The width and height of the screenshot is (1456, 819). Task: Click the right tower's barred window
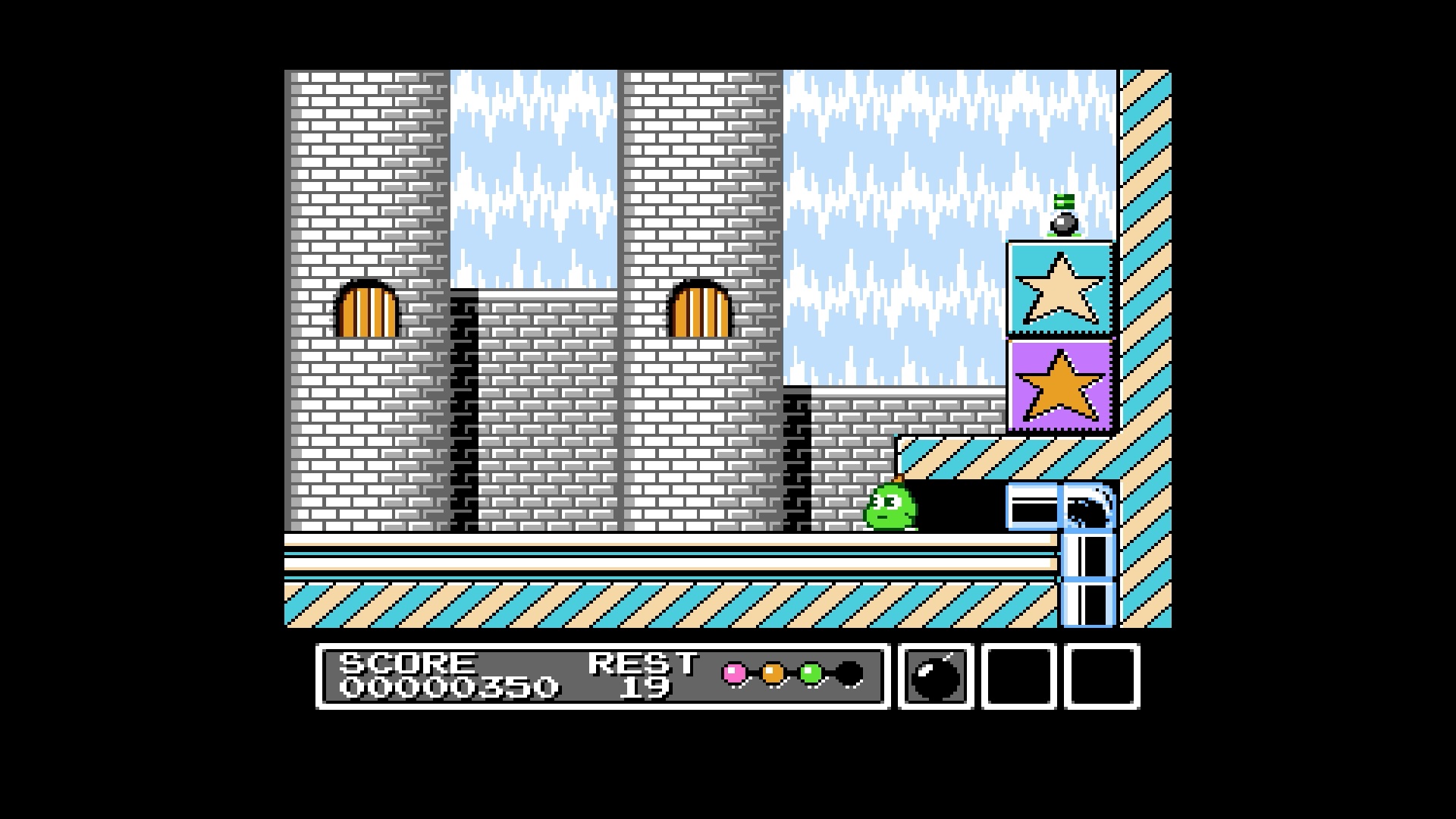[701, 311]
